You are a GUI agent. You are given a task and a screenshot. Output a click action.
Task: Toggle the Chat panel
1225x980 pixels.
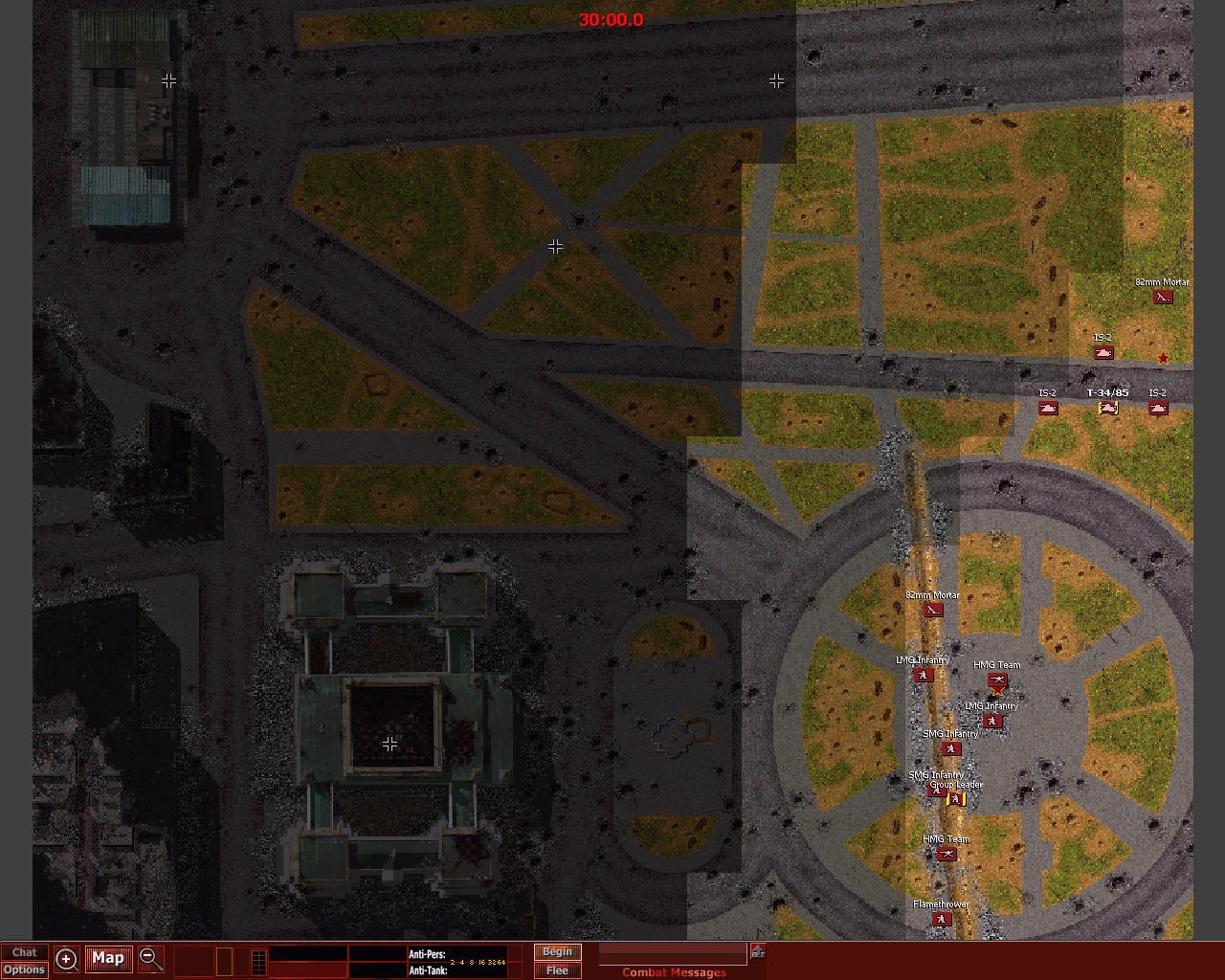(x=24, y=951)
